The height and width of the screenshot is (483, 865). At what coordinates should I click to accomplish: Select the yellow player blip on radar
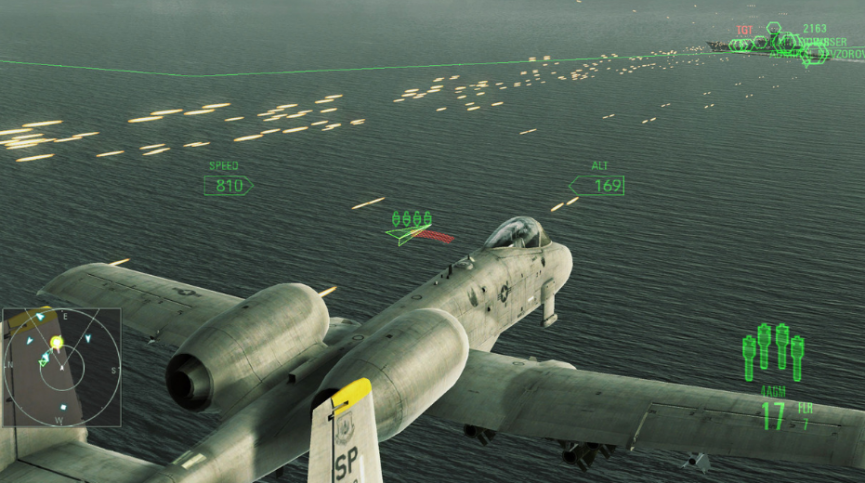tap(57, 343)
